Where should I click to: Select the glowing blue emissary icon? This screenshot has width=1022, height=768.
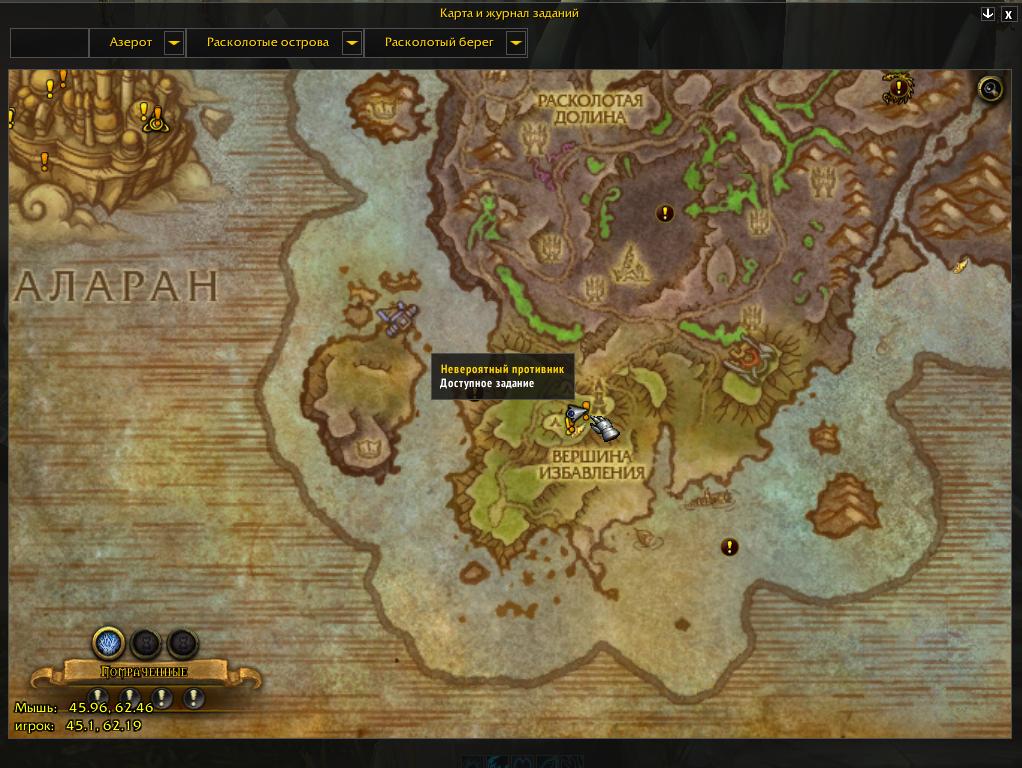tap(108, 643)
